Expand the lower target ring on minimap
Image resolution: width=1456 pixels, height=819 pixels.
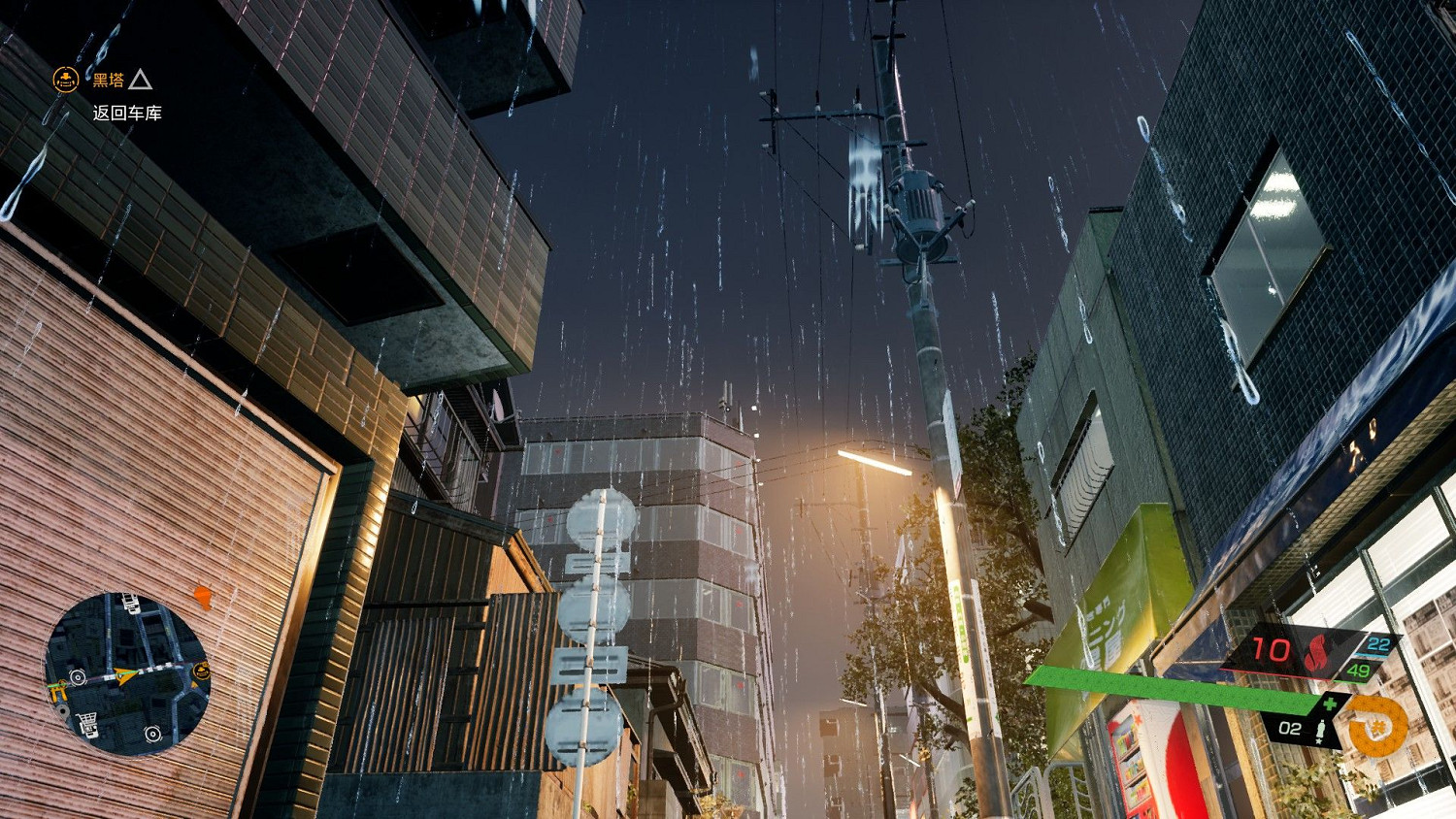click(x=153, y=734)
